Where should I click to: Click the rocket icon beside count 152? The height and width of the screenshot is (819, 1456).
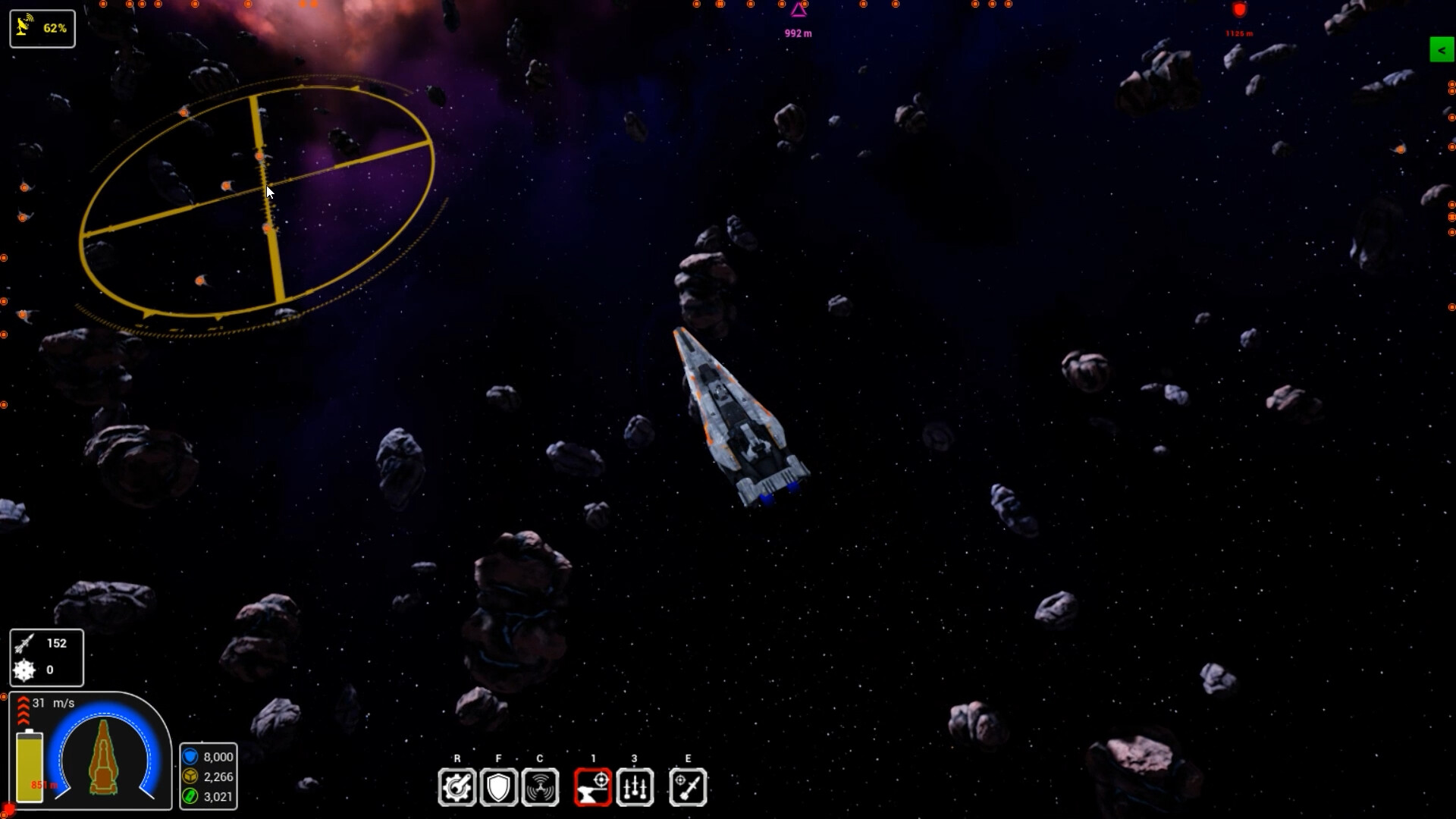click(x=24, y=643)
